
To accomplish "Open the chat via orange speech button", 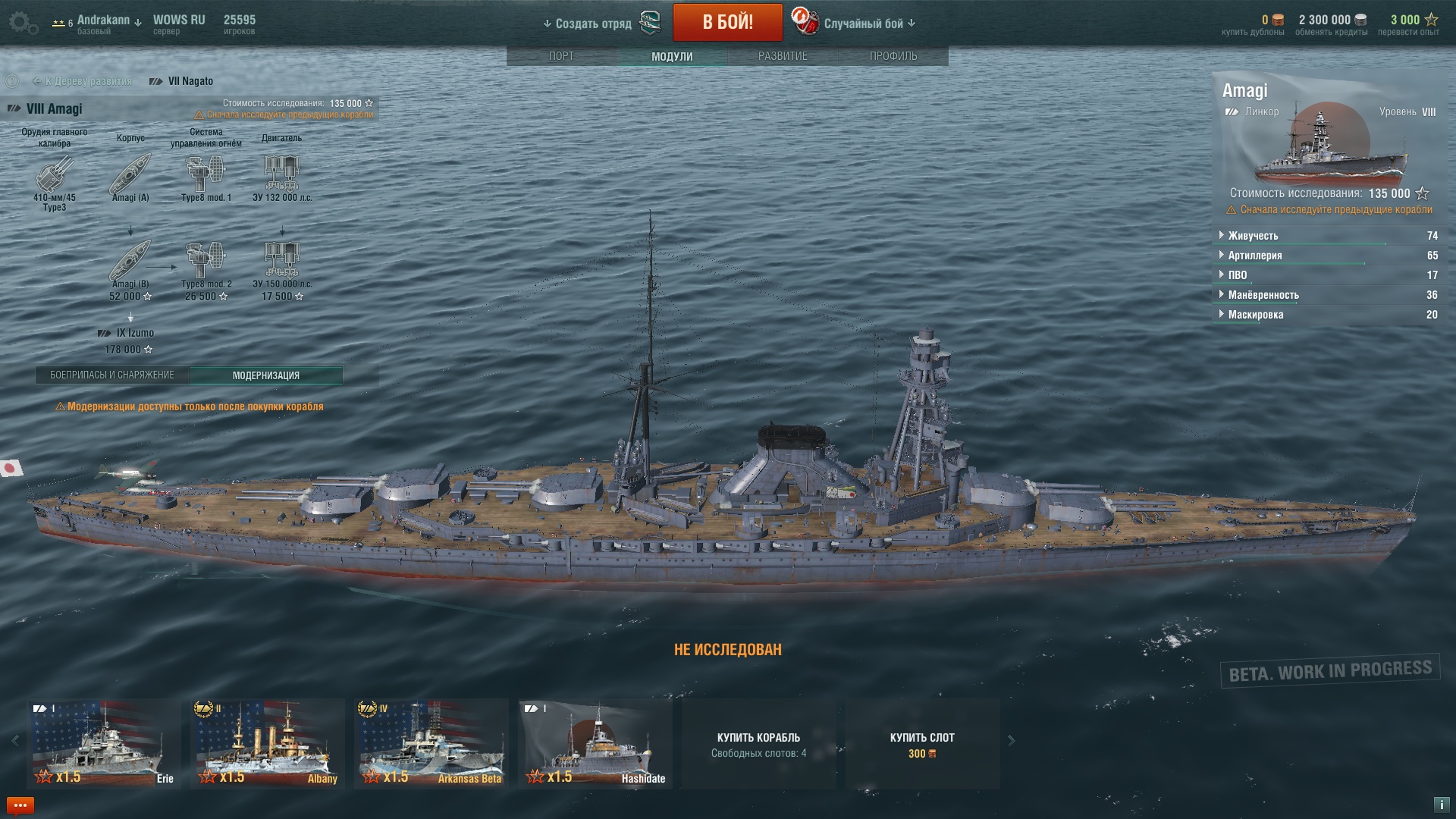I will point(20,805).
